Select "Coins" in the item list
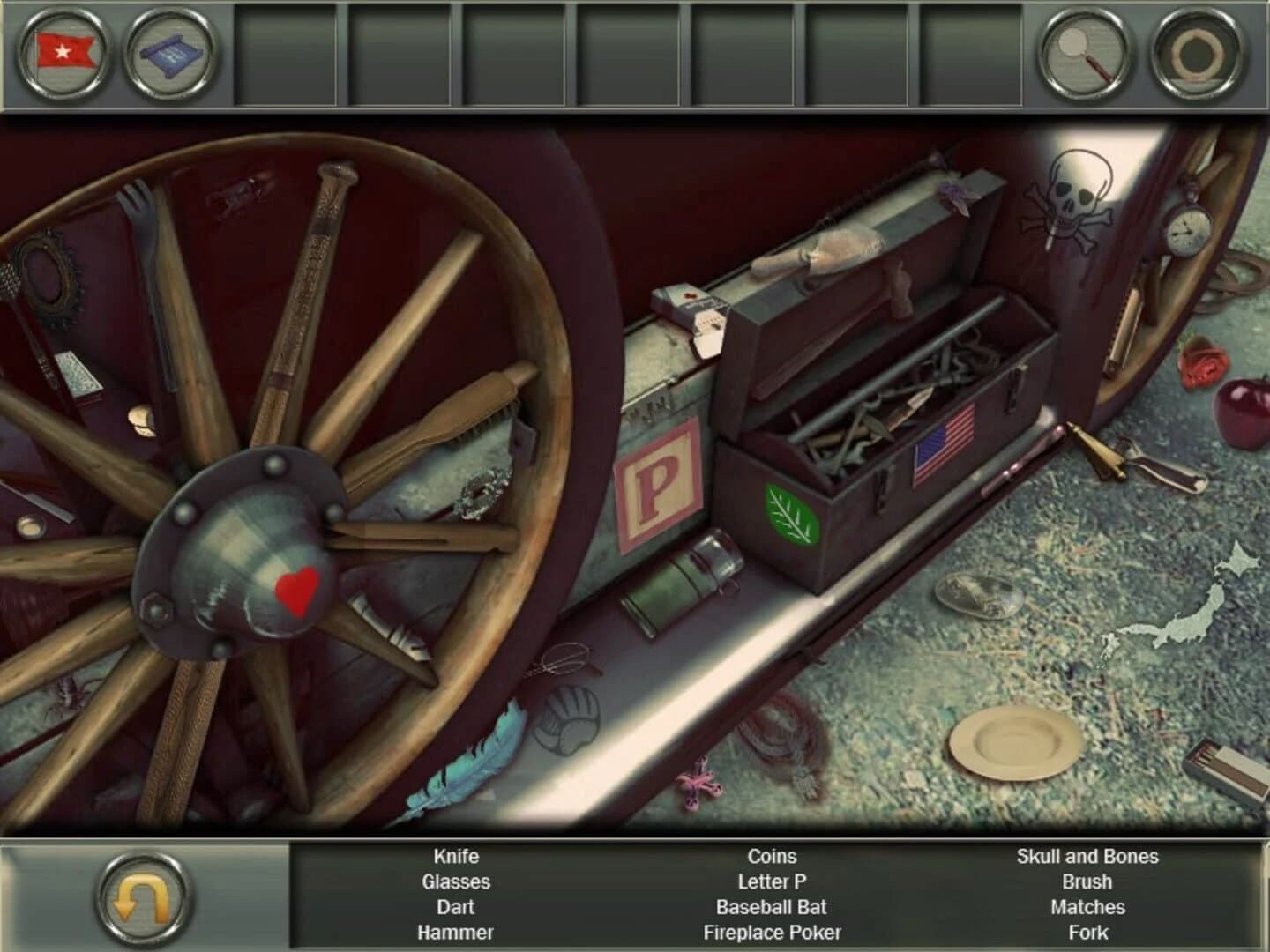Viewport: 1270px width, 952px height. pos(772,856)
